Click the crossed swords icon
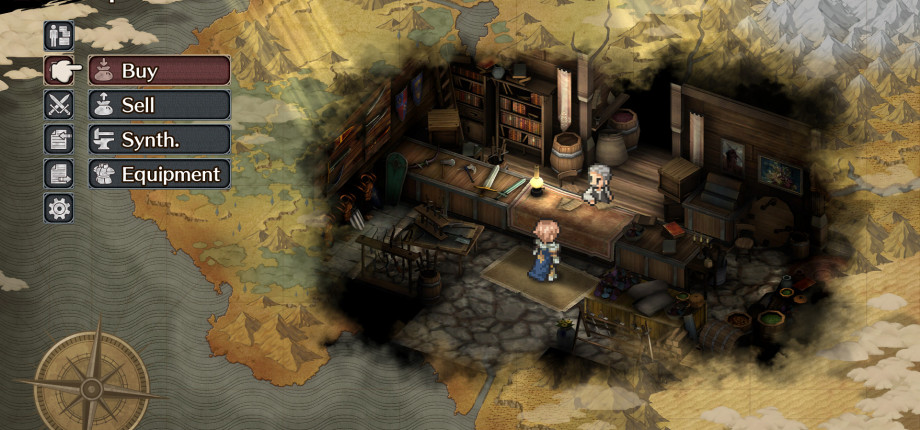The height and width of the screenshot is (430, 920). [59, 105]
